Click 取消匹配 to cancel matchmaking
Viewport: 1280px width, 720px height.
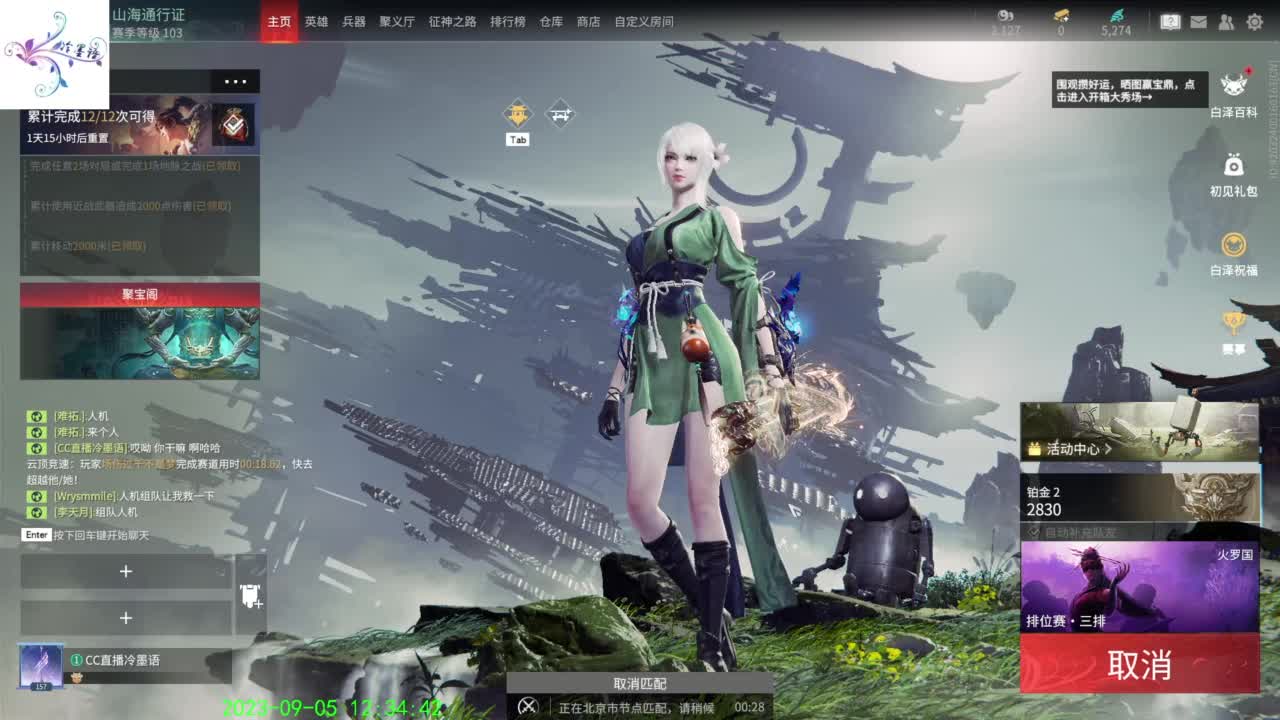(x=640, y=684)
